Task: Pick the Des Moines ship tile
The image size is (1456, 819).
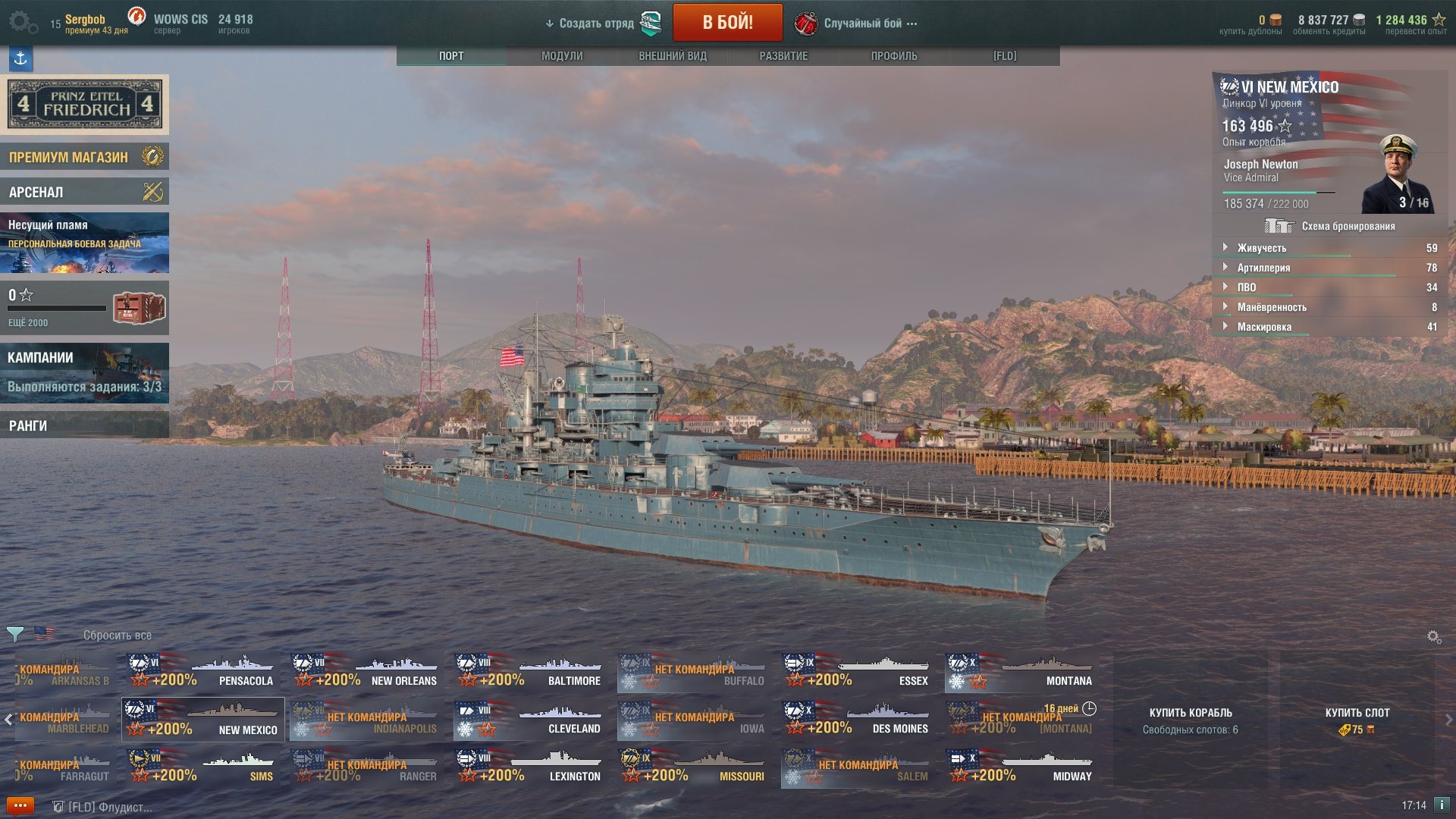Action: (857, 720)
